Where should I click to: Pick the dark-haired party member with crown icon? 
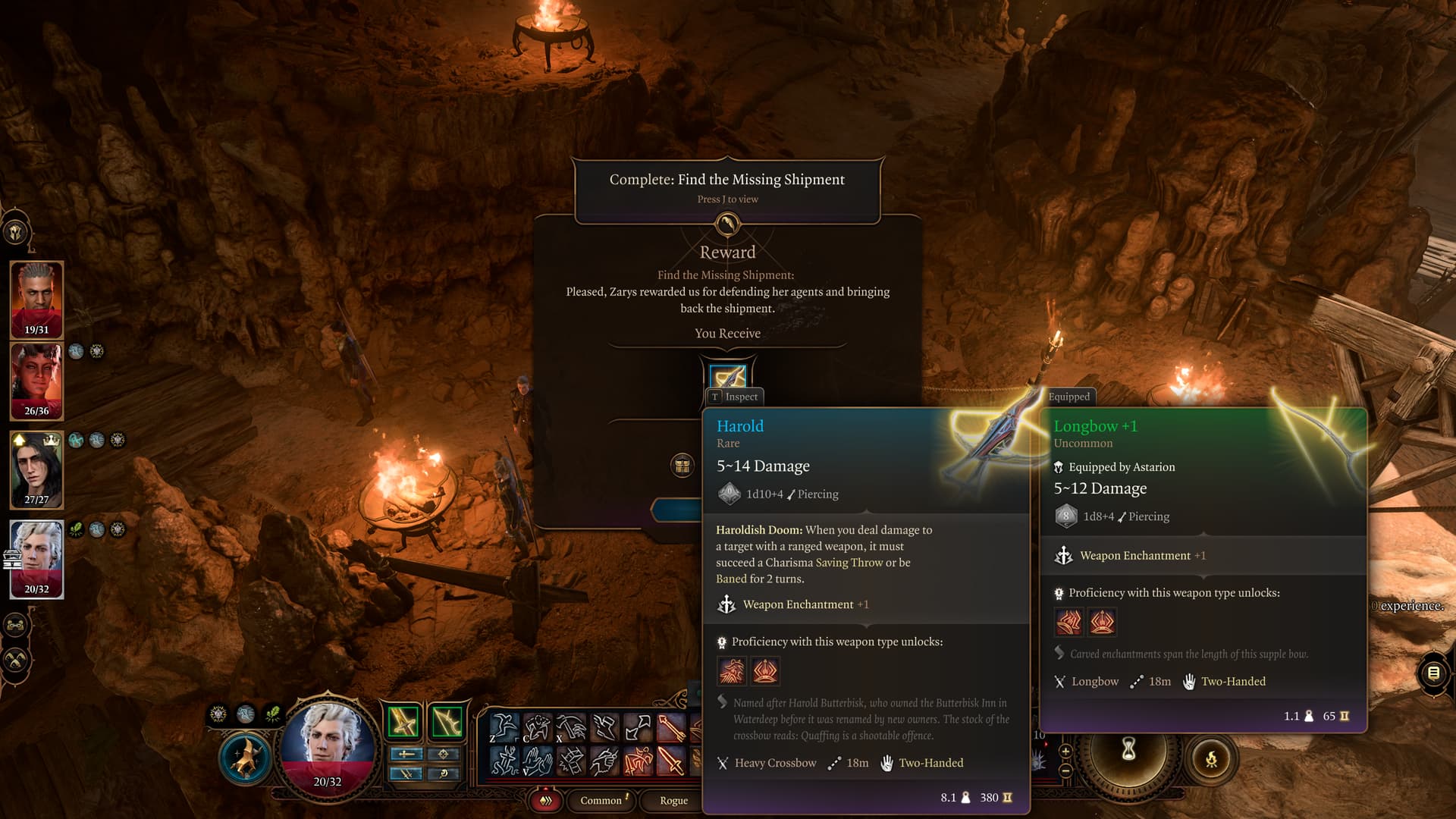pyautogui.click(x=36, y=469)
